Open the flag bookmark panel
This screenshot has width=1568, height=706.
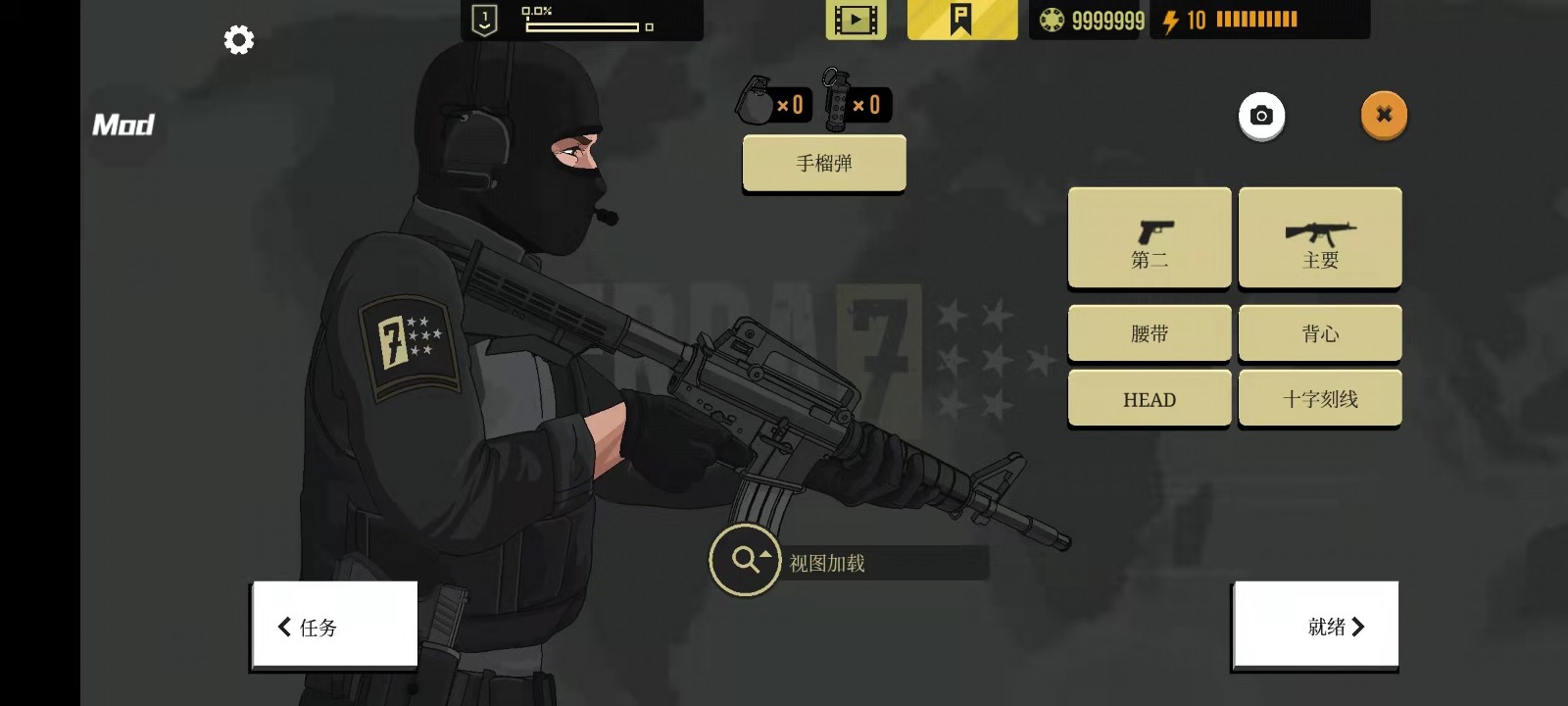(x=961, y=18)
